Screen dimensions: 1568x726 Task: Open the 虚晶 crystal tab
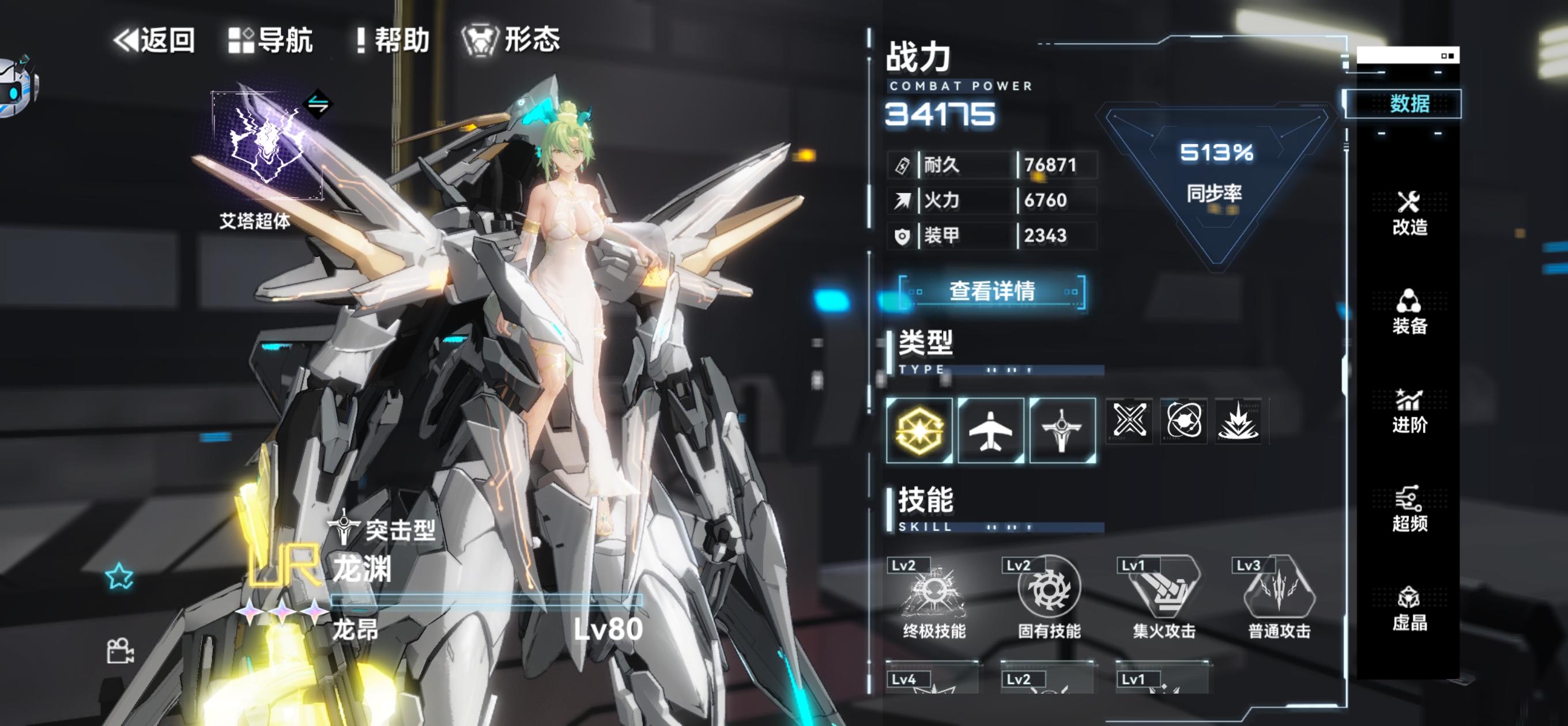coord(1408,608)
